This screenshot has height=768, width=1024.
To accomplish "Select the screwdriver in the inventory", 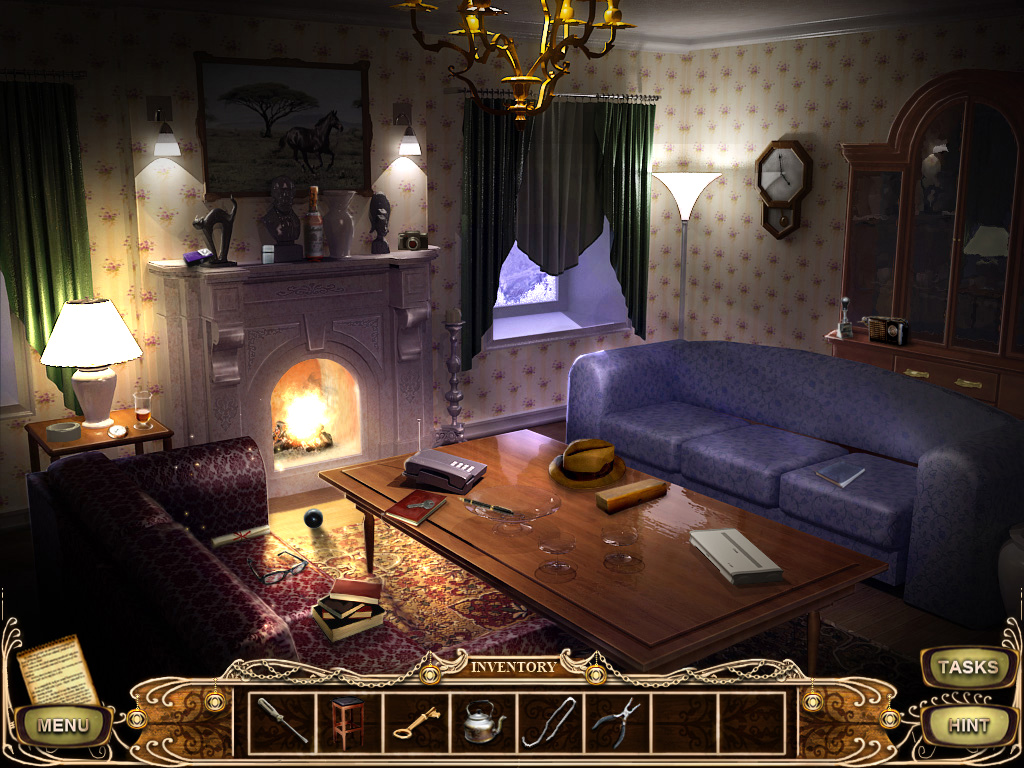I will point(282,720).
